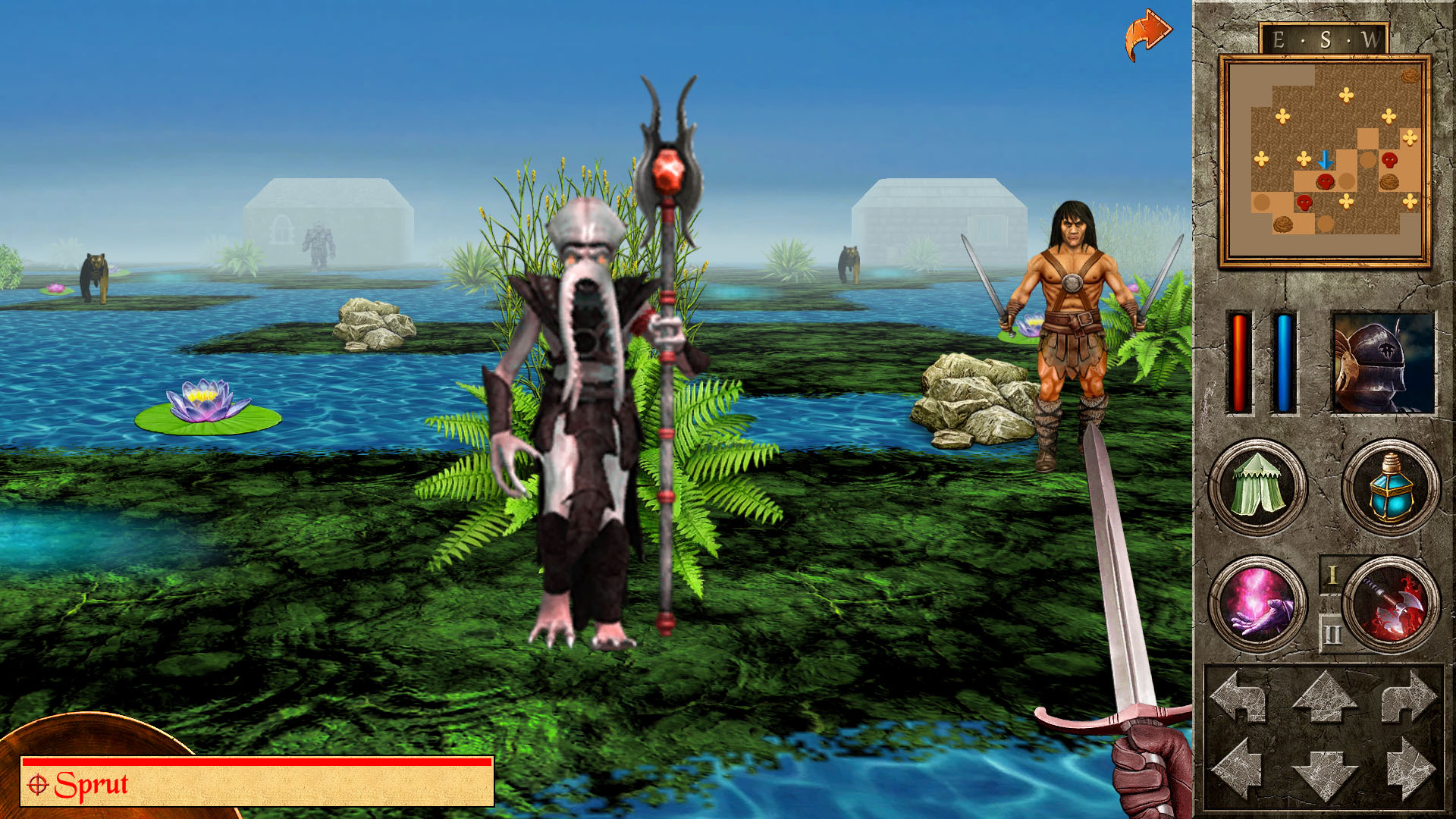1456x819 pixels.
Task: Use the blue potion bottle button
Action: [1390, 487]
